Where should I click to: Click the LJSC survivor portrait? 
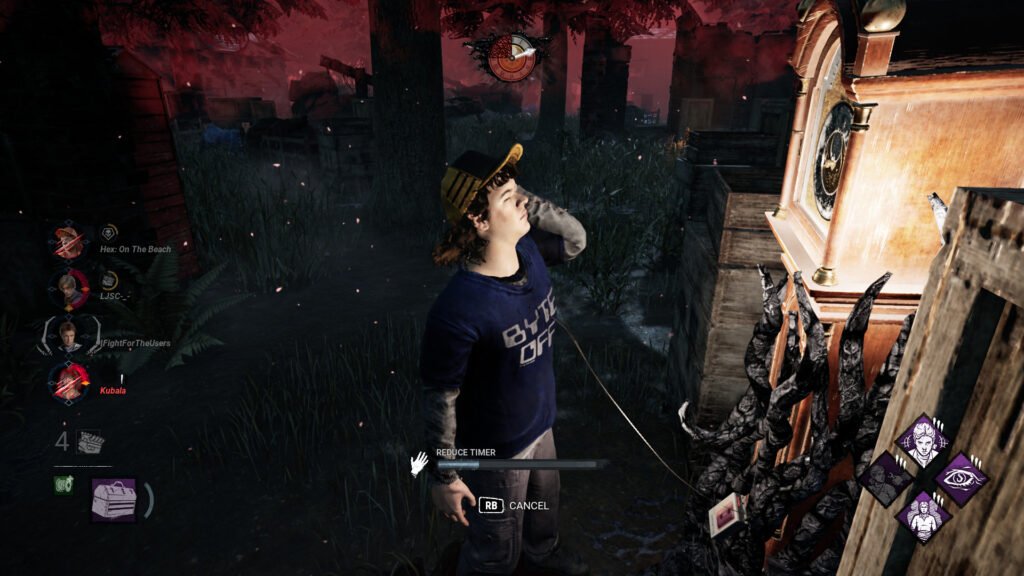(69, 288)
